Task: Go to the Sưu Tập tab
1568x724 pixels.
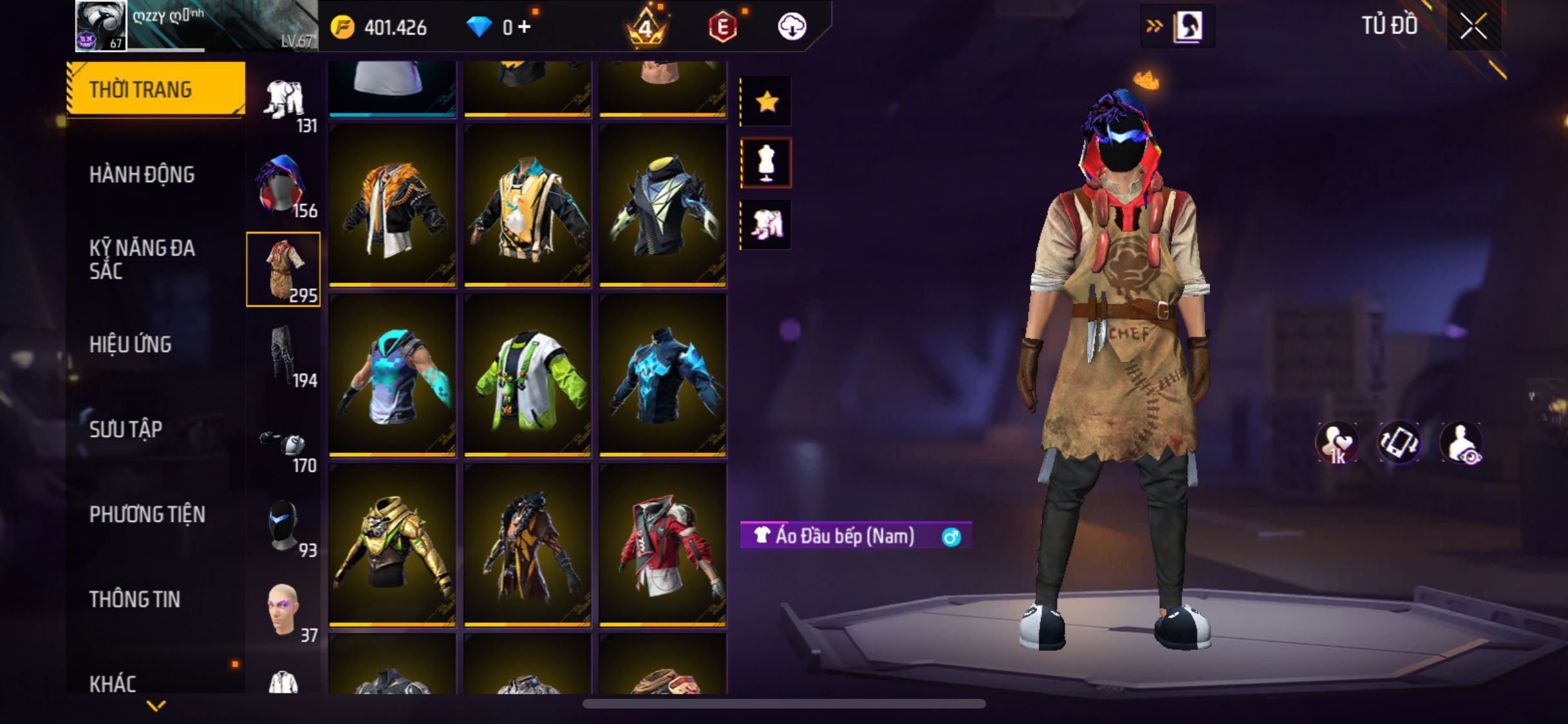Action: 126,429
